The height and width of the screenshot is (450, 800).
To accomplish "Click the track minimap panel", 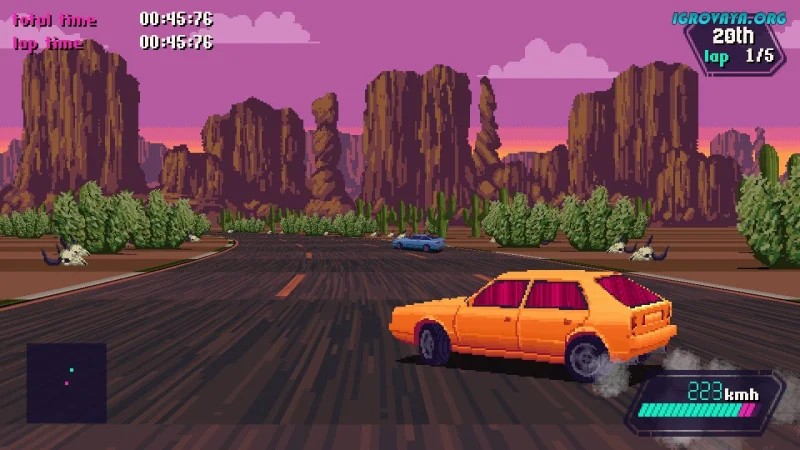I will pos(66,382).
